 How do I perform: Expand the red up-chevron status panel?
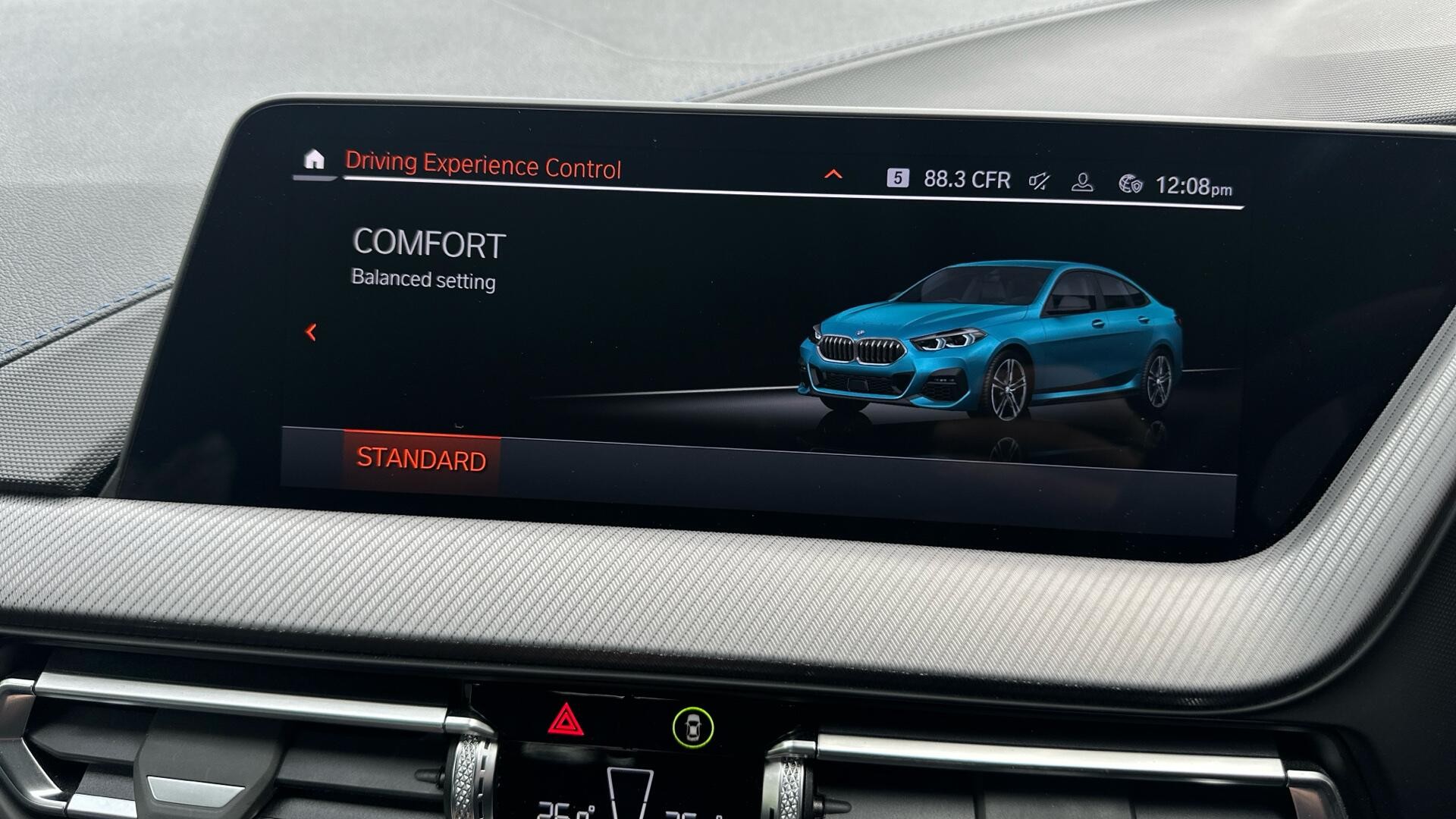tap(833, 175)
